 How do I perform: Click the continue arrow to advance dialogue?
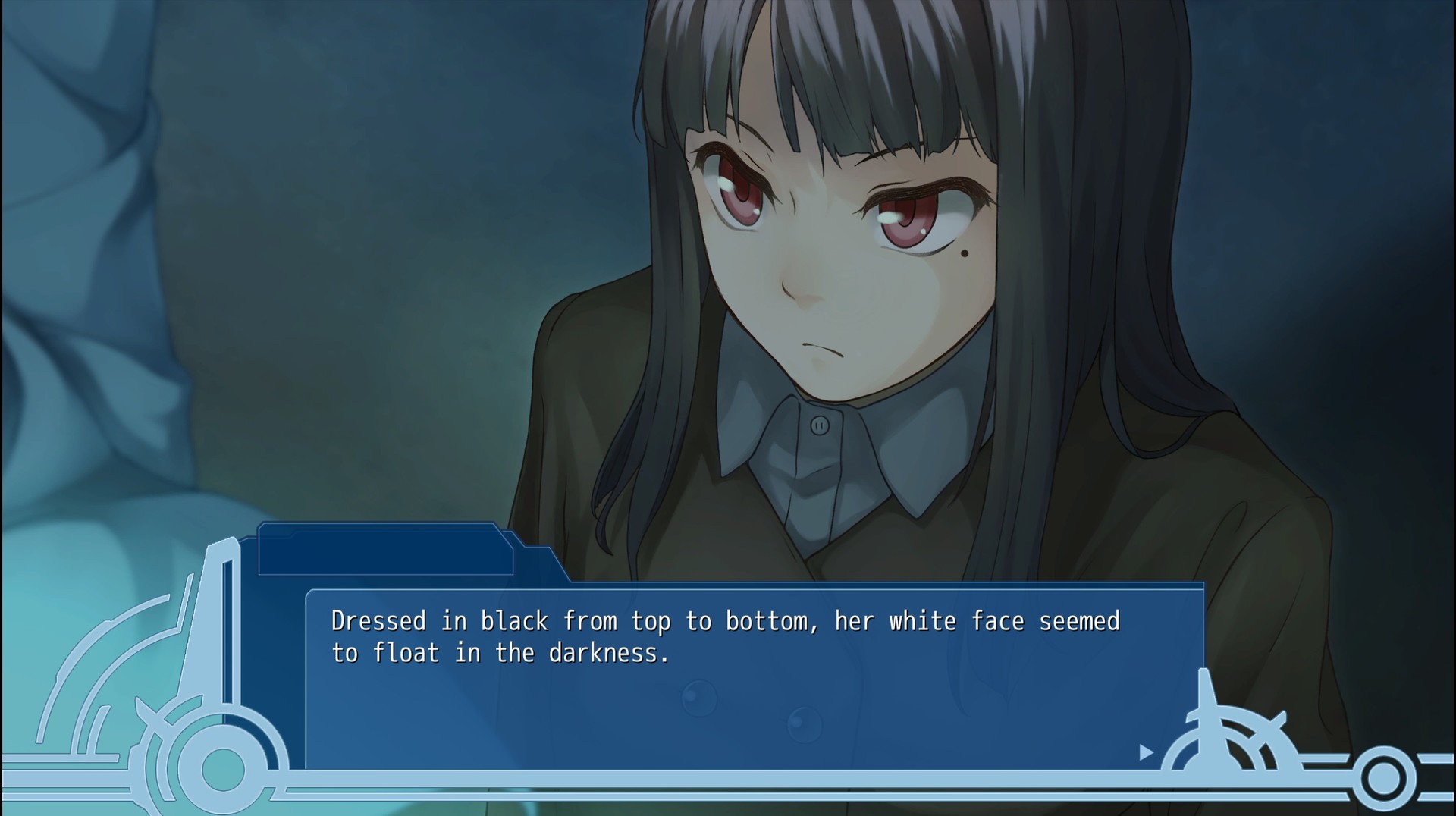(x=1146, y=753)
